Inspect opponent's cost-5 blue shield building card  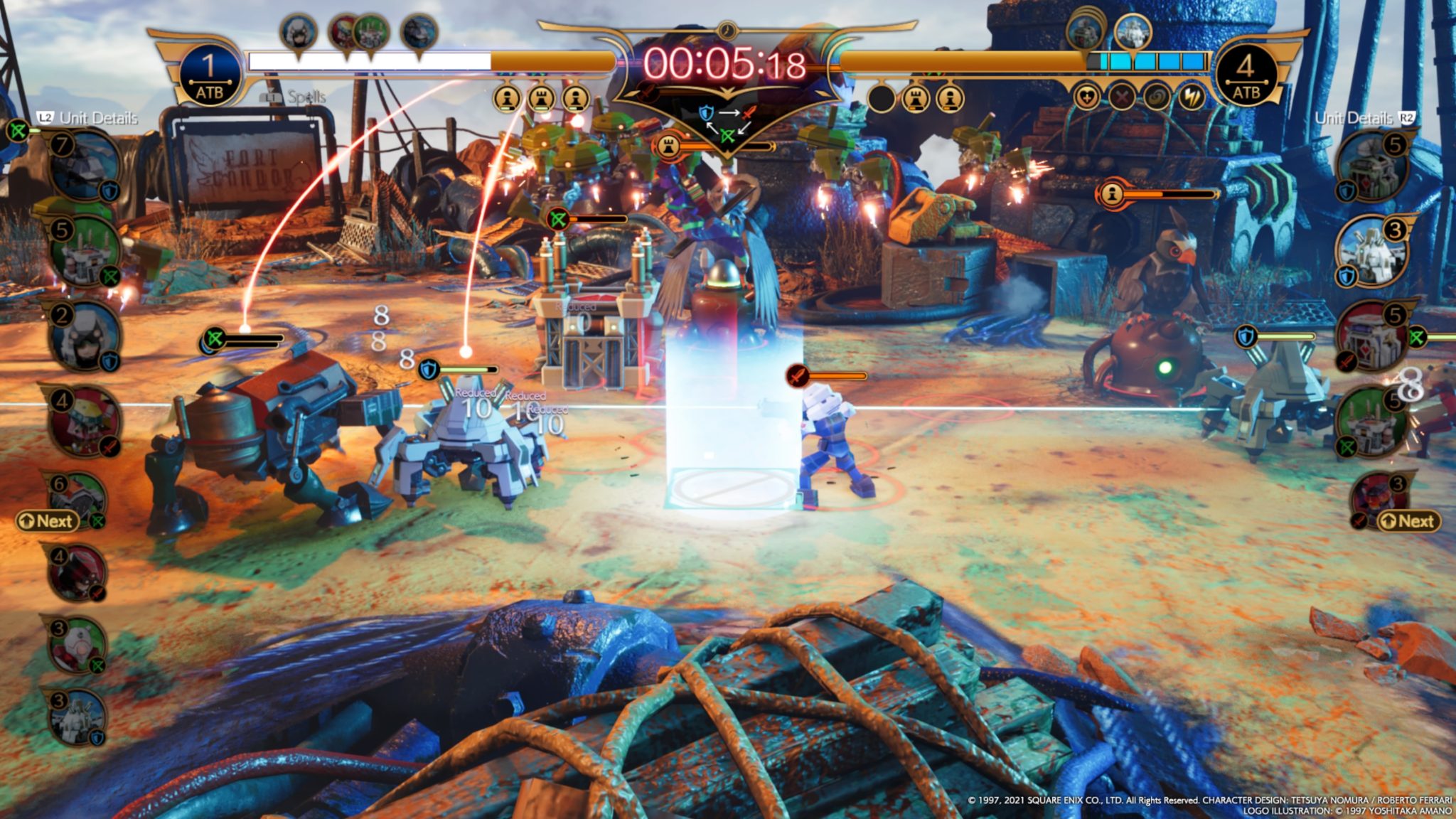pyautogui.click(x=1371, y=168)
